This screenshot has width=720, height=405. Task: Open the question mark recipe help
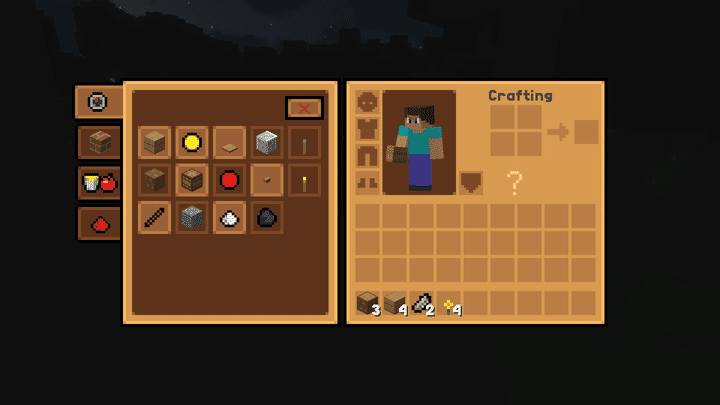tap(514, 182)
